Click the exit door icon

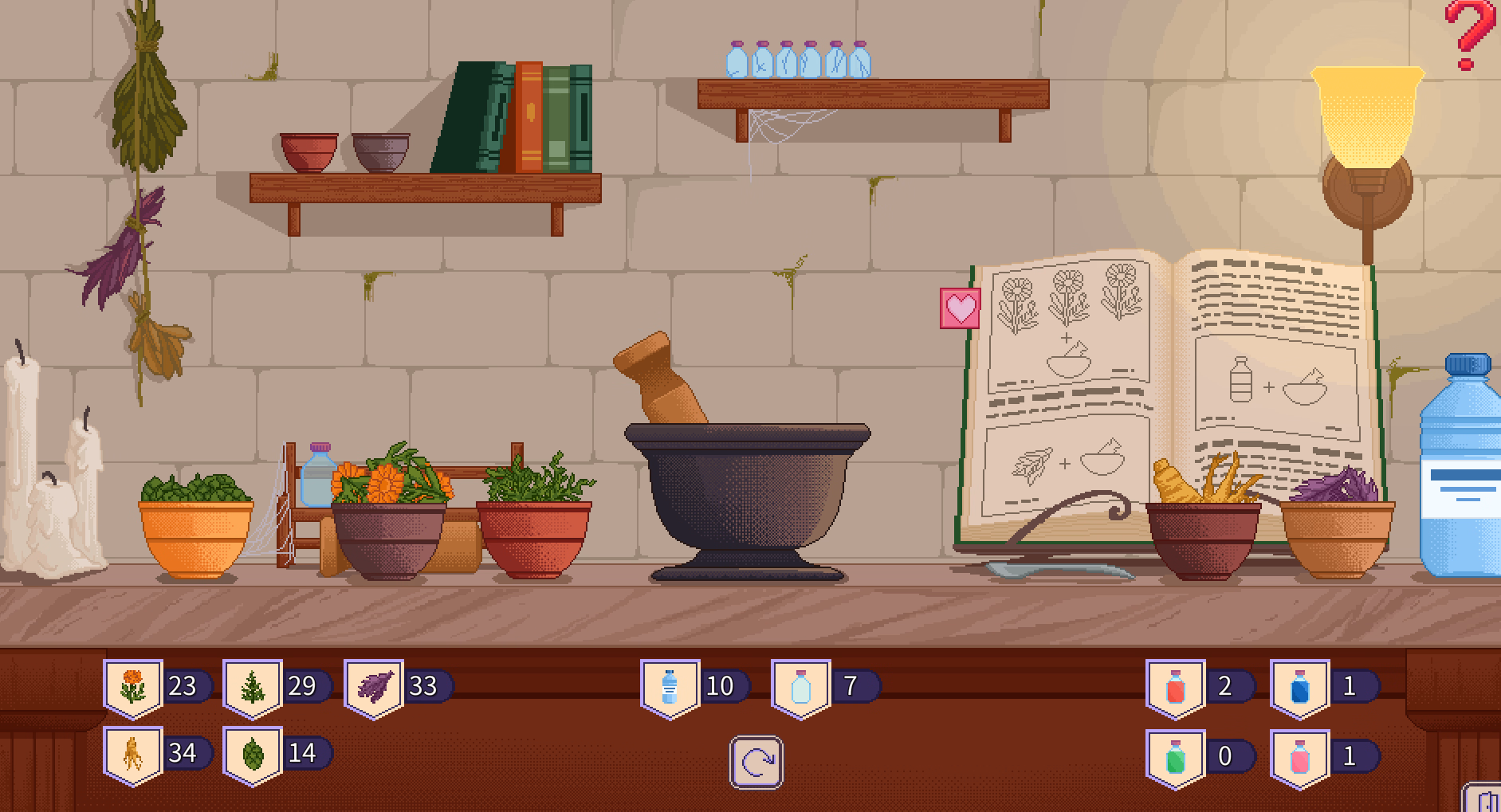coord(1485,799)
